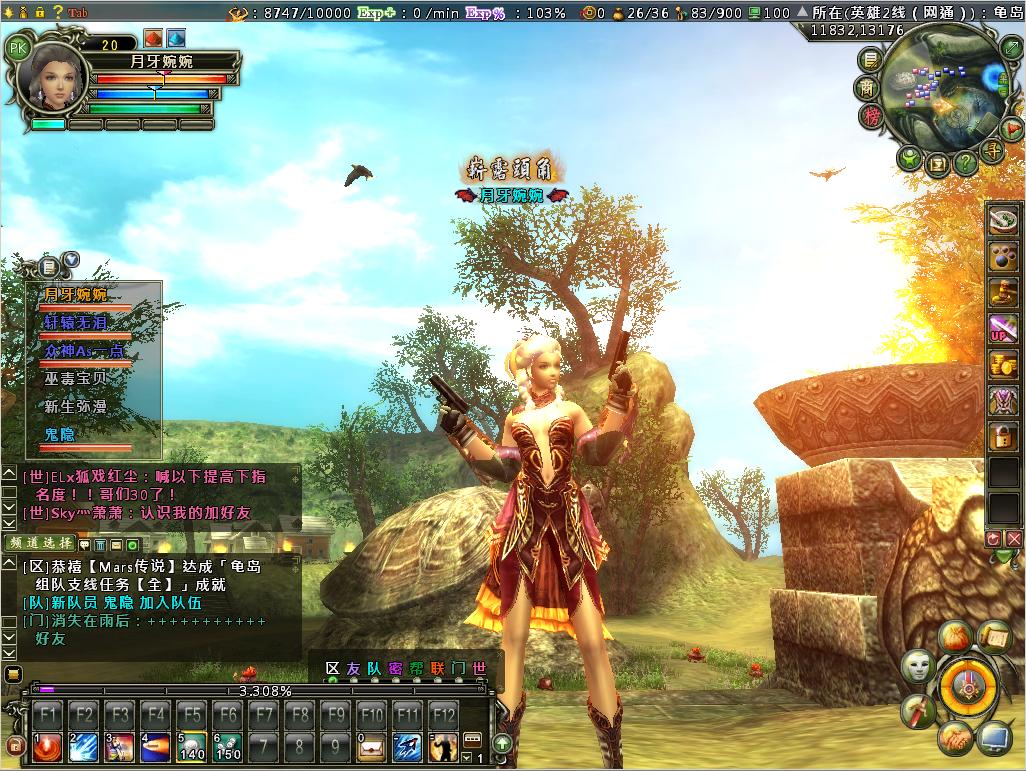Close the side icon bar with red X
This screenshot has width=1026, height=771.
coord(1014,539)
